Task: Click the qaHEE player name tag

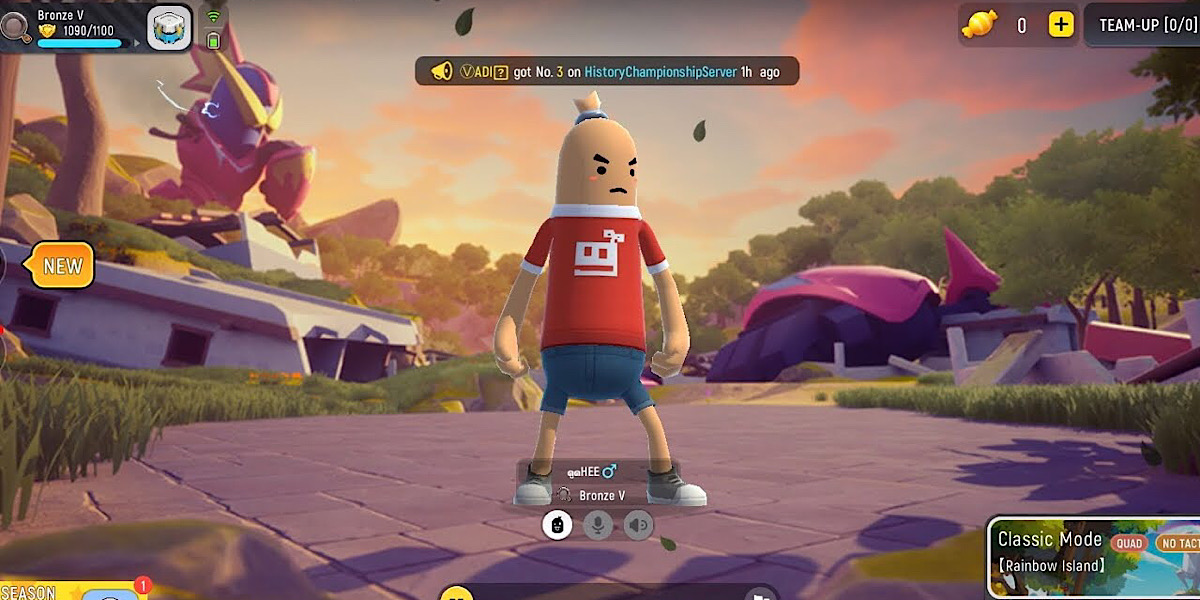Action: click(591, 472)
